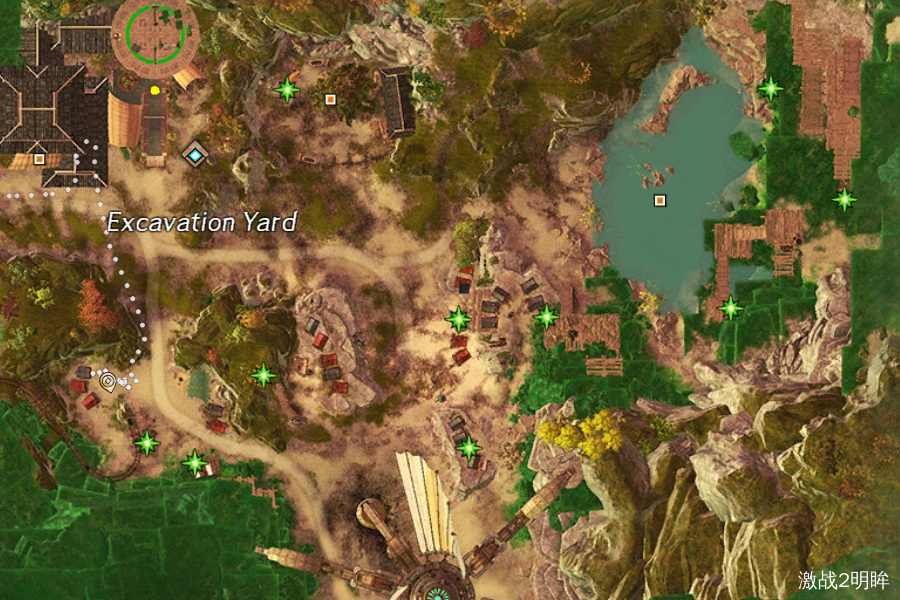The height and width of the screenshot is (600, 900).
Task: Click the point of interest marker in the lake
Action: (x=659, y=201)
